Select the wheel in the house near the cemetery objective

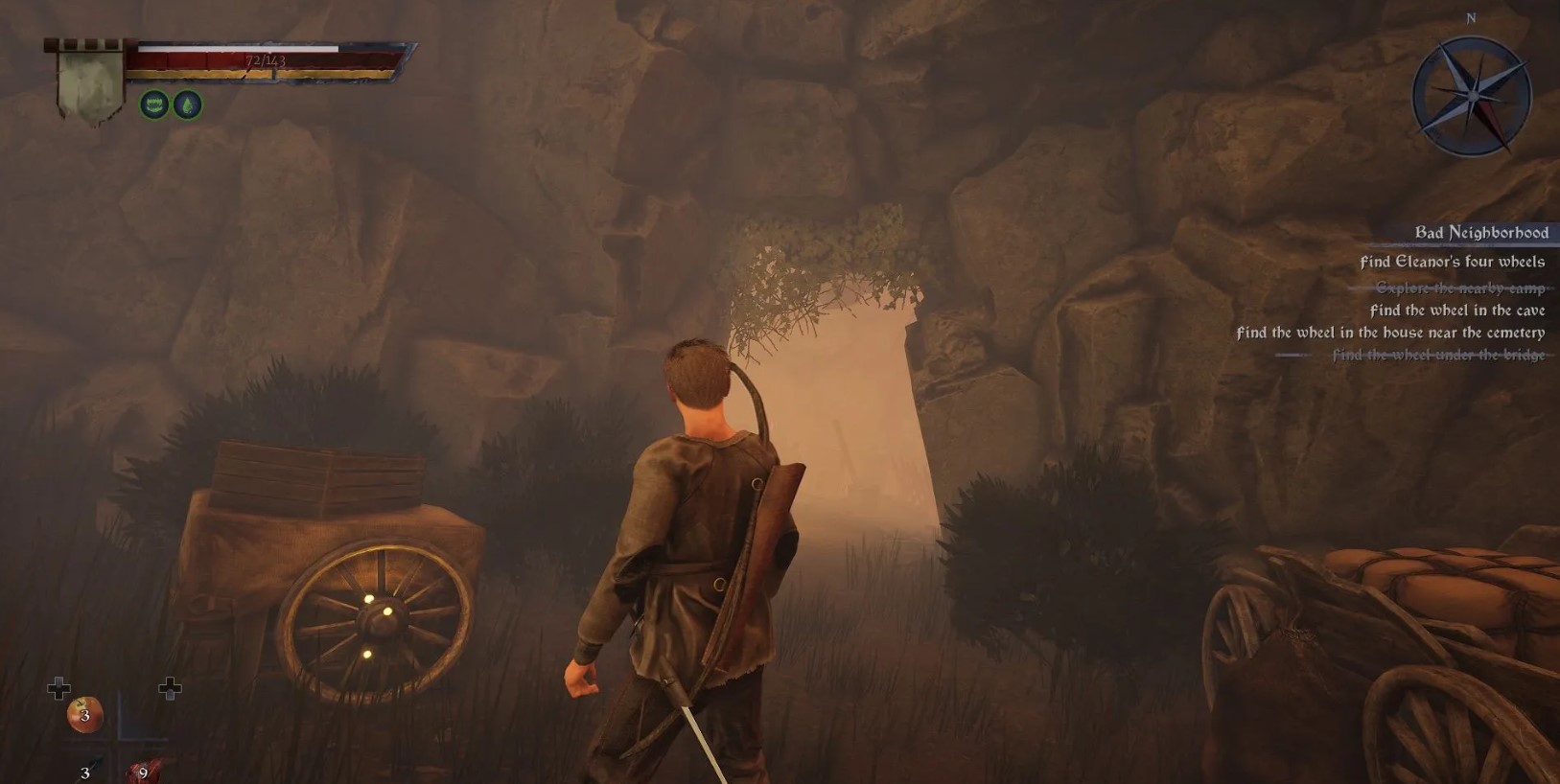[1389, 333]
